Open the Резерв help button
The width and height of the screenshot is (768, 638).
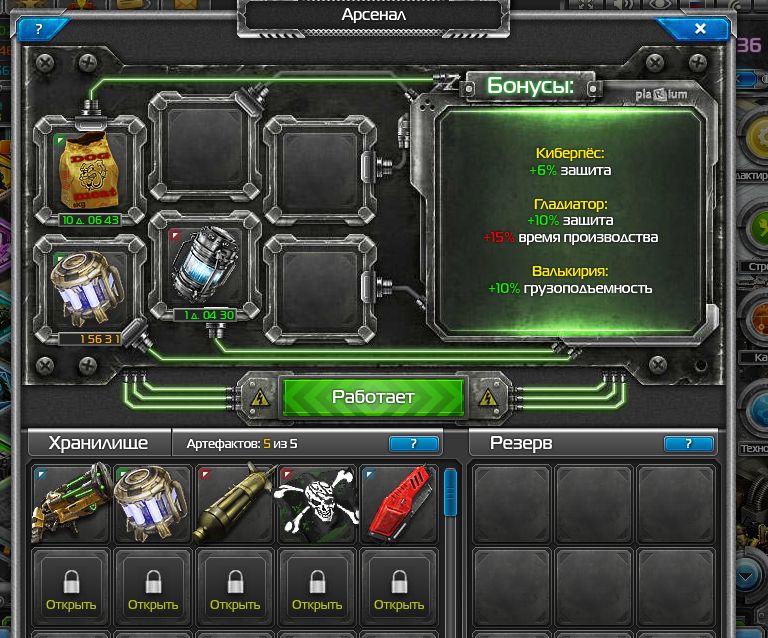(688, 443)
